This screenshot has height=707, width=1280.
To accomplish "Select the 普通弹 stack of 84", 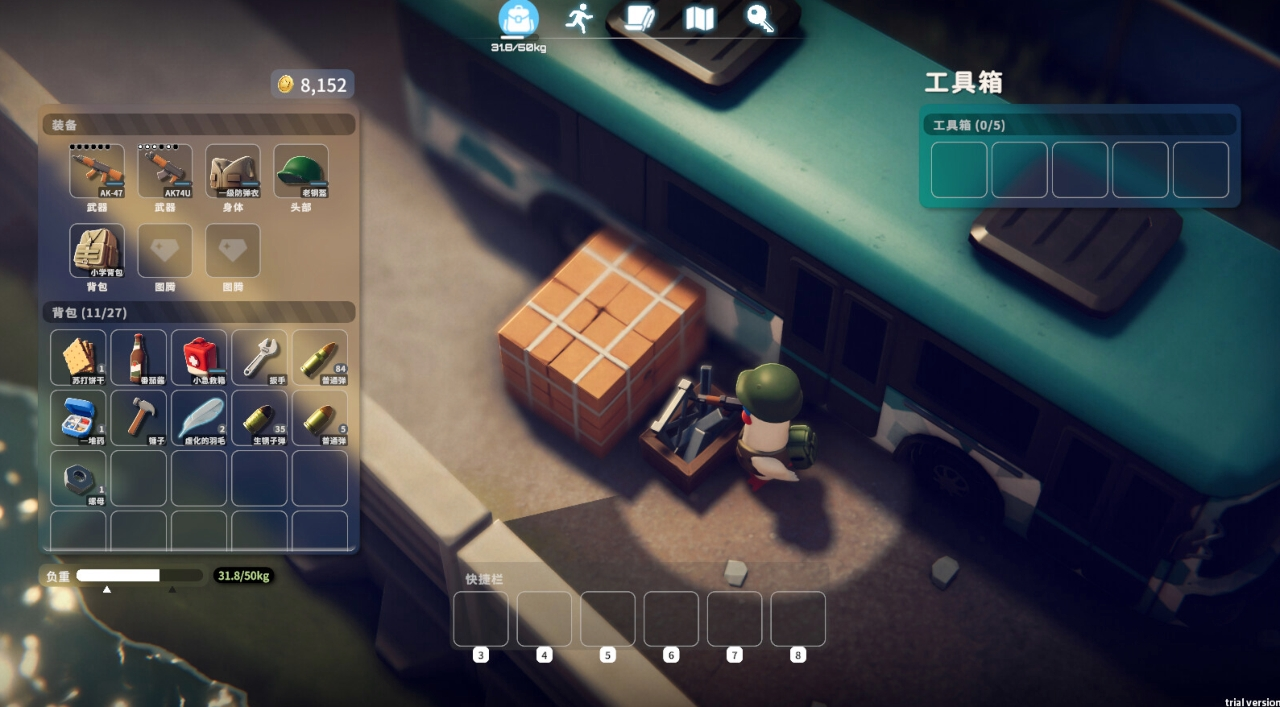I will point(320,357).
